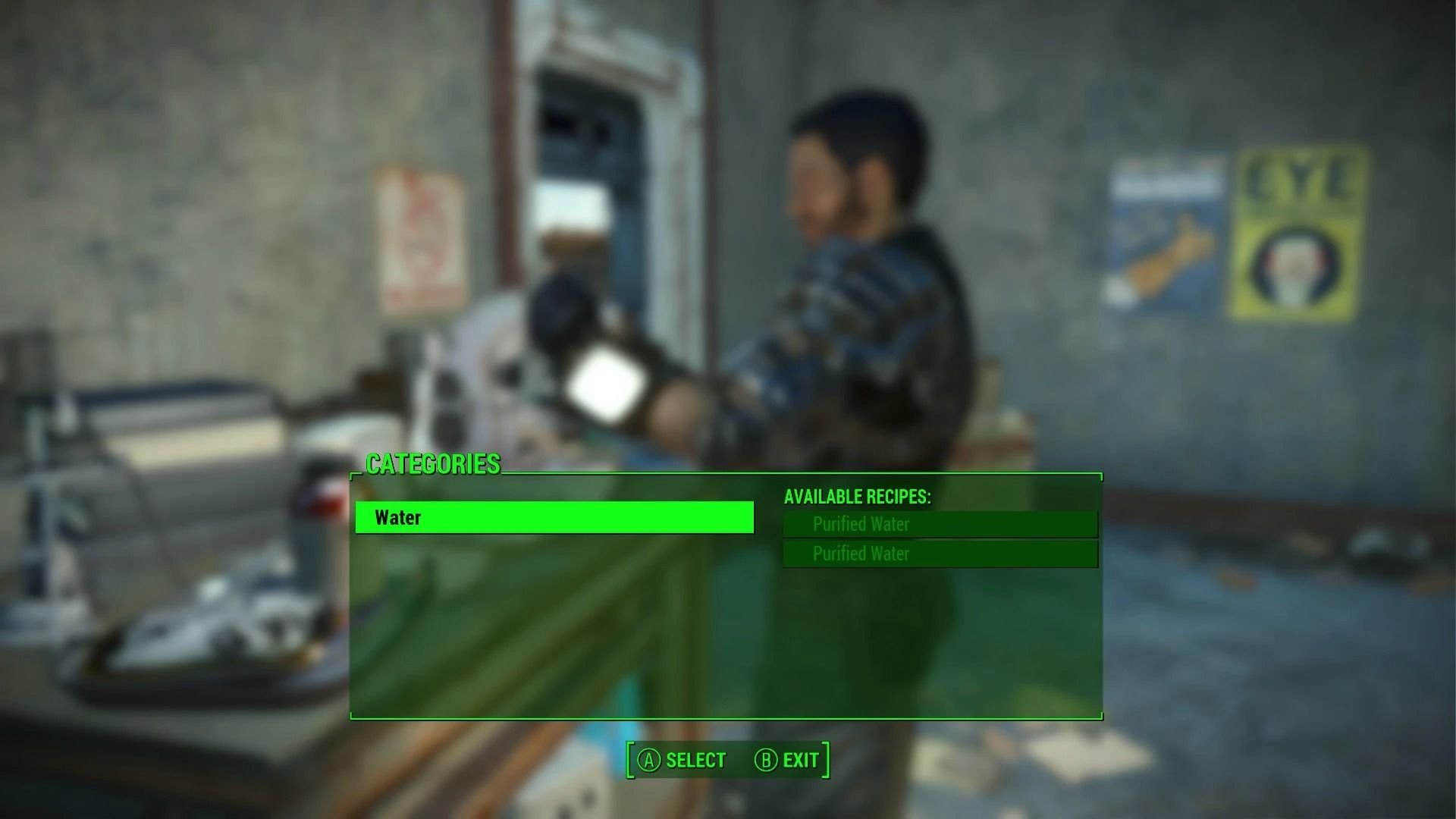Viewport: 1456px width, 819px height.
Task: Click the circled B button glyph
Action: click(764, 760)
